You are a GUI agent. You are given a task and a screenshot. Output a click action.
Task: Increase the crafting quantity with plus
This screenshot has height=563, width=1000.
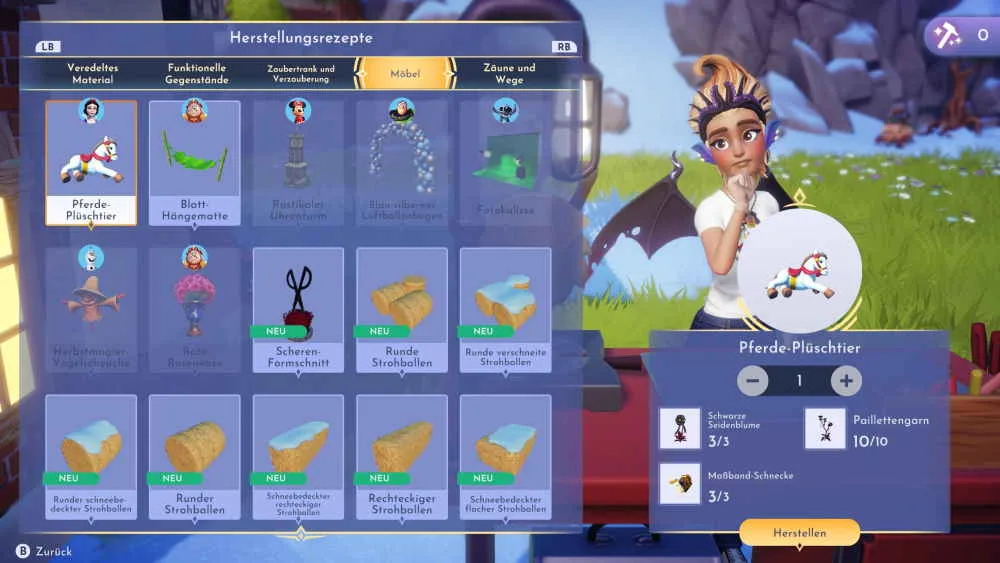(846, 381)
